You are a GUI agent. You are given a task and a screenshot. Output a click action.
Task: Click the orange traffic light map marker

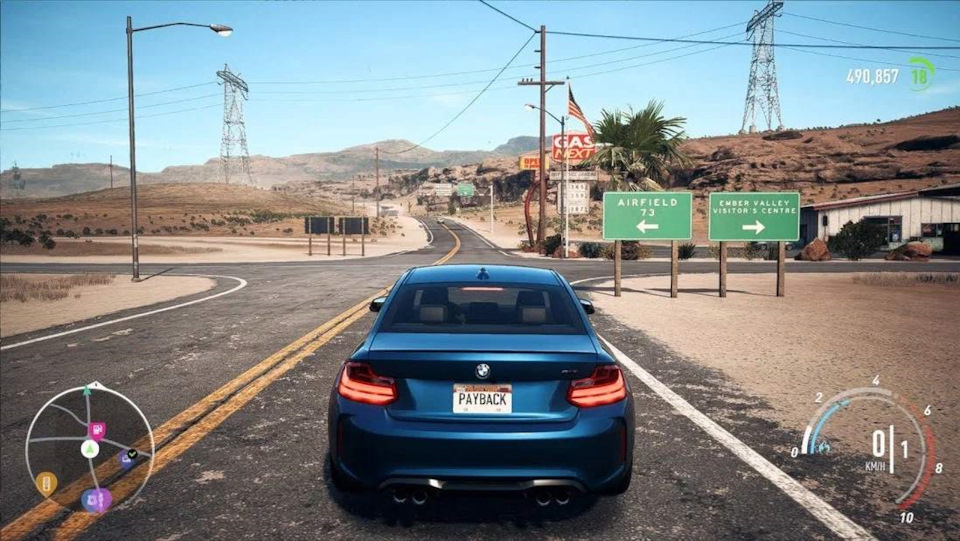[x=46, y=484]
